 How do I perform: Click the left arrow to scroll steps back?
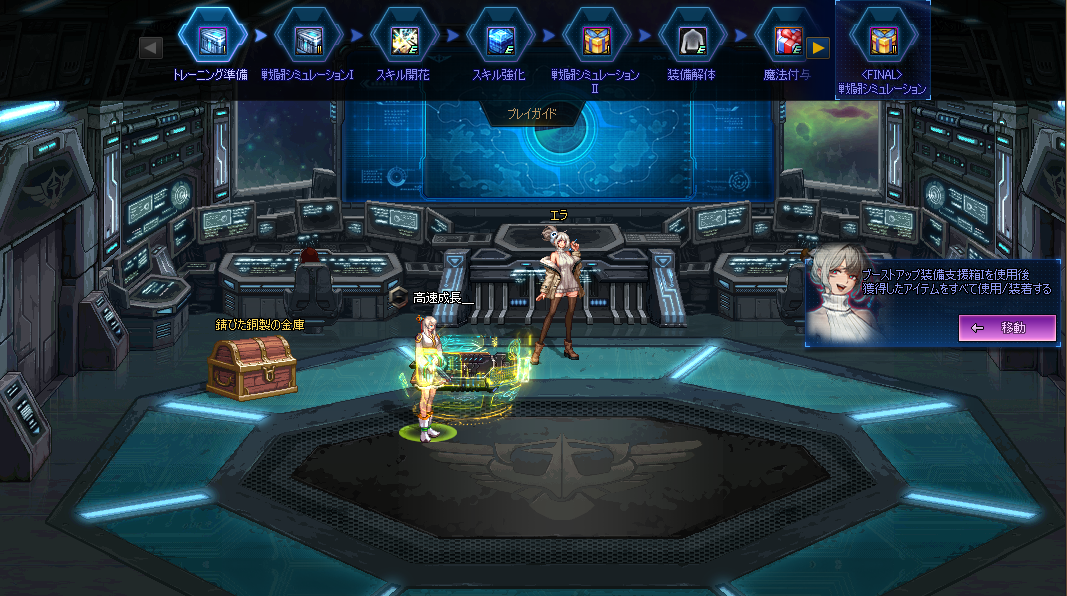151,47
